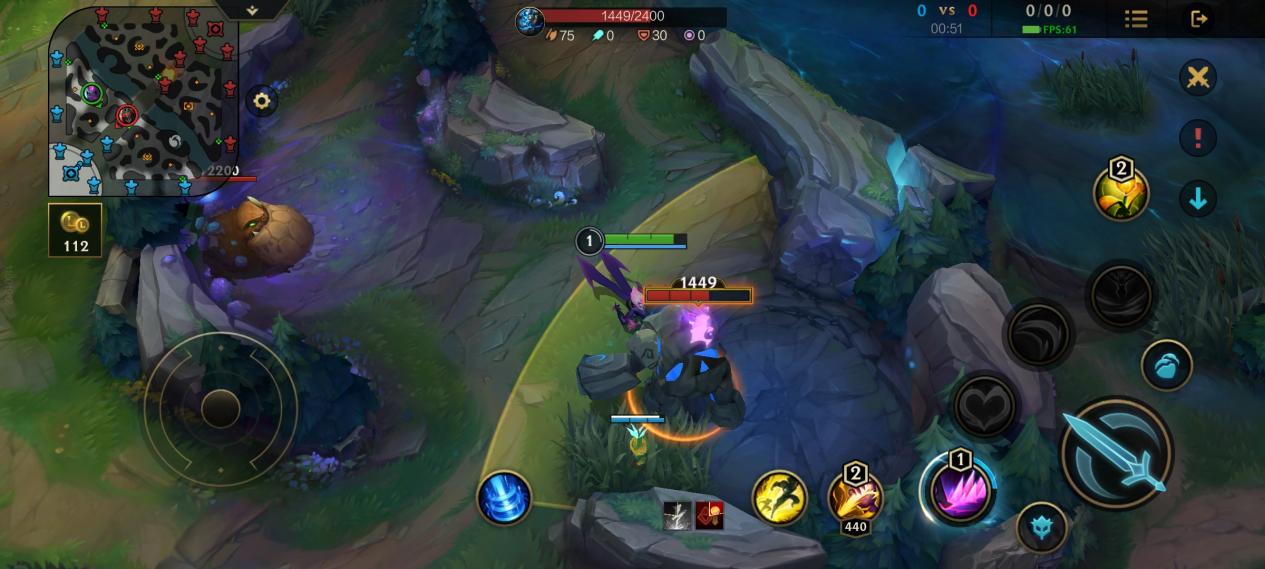Tap the blue down-arrow ping button

1197,199
